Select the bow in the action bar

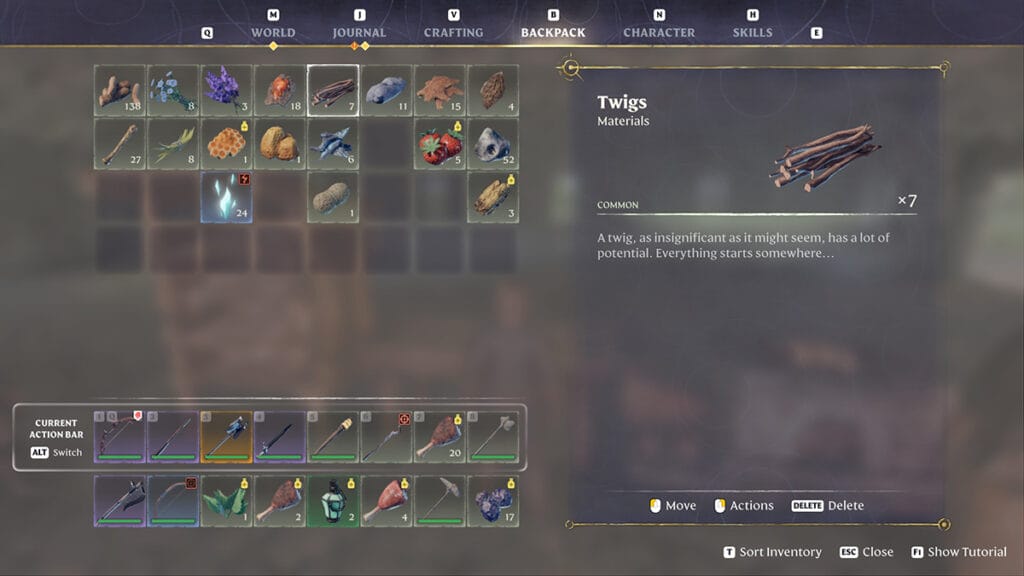119,437
